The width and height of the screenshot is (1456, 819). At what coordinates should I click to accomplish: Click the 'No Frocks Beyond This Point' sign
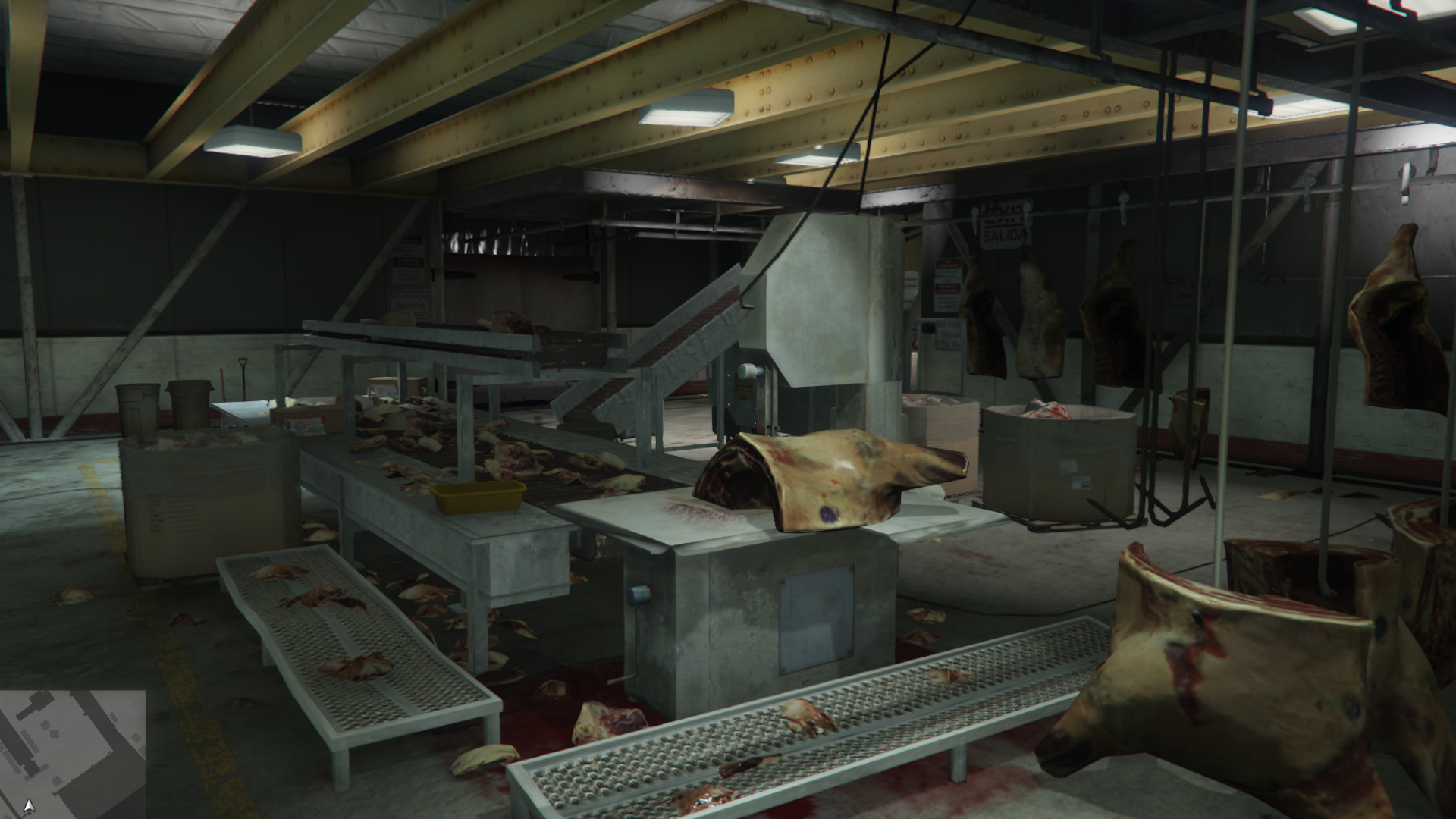409,305
